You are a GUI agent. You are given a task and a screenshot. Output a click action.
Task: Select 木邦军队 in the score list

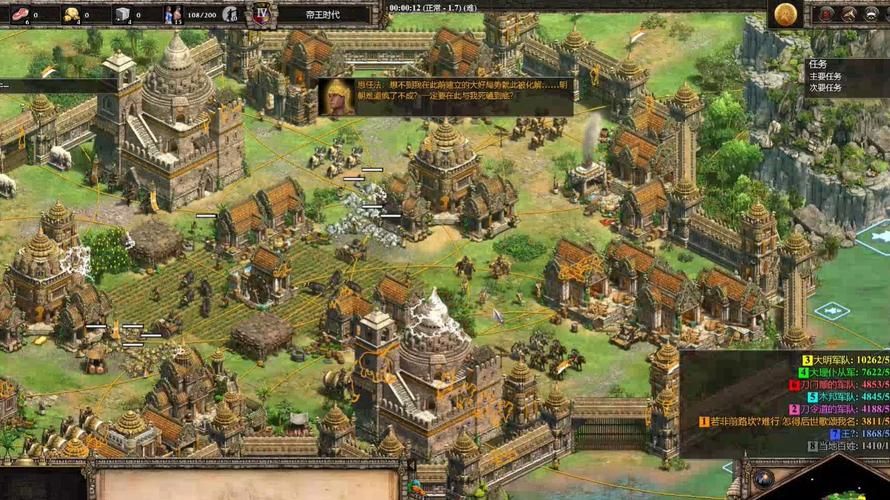coord(840,396)
